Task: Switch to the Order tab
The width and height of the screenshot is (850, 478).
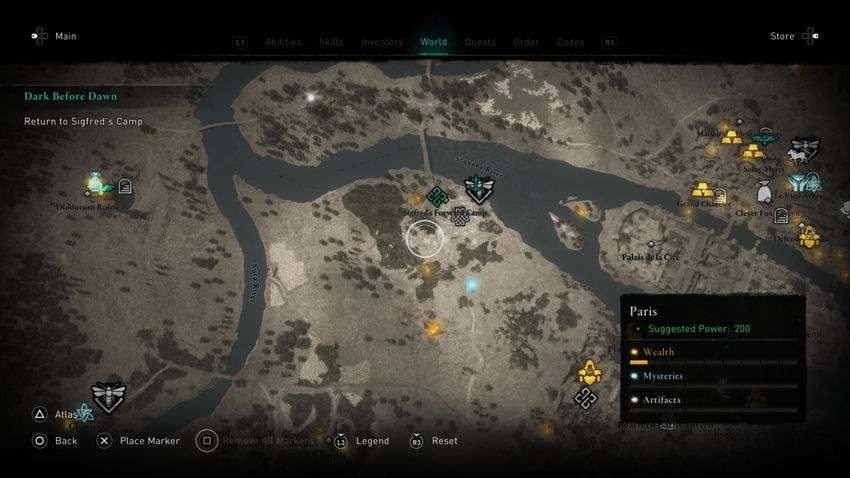Action: [526, 42]
